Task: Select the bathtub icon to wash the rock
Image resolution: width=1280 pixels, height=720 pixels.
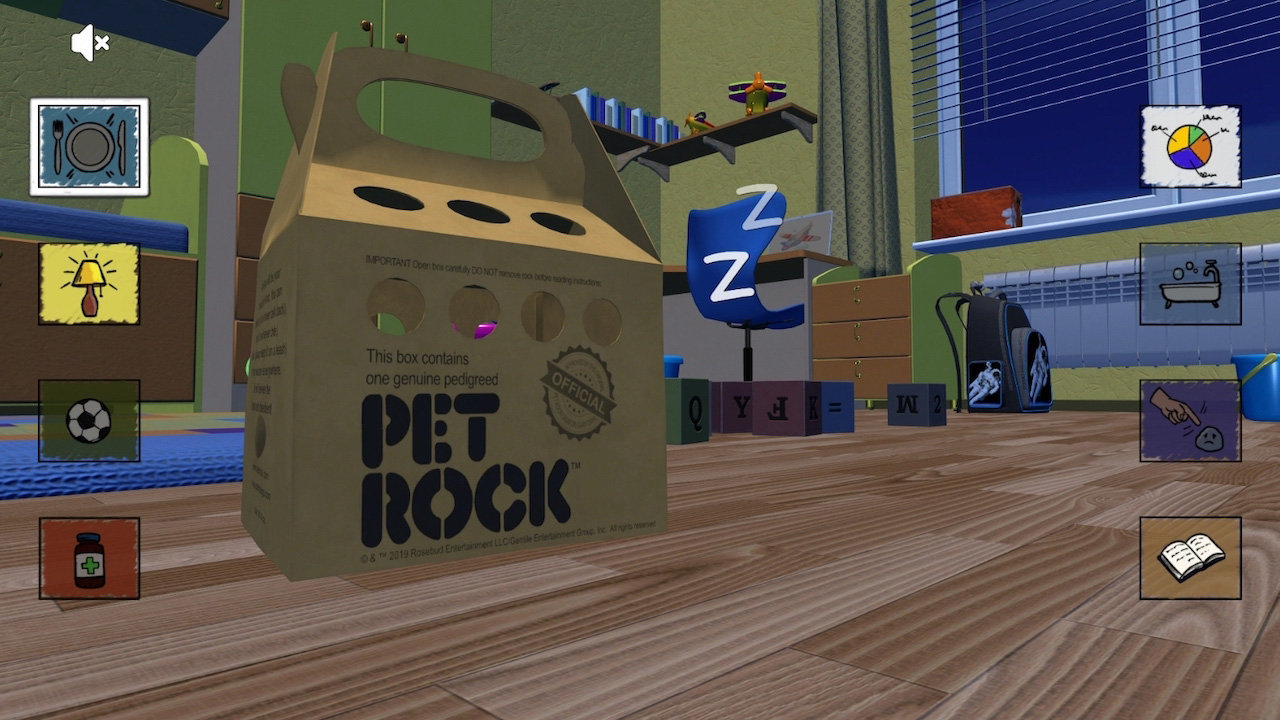Action: coord(1190,283)
